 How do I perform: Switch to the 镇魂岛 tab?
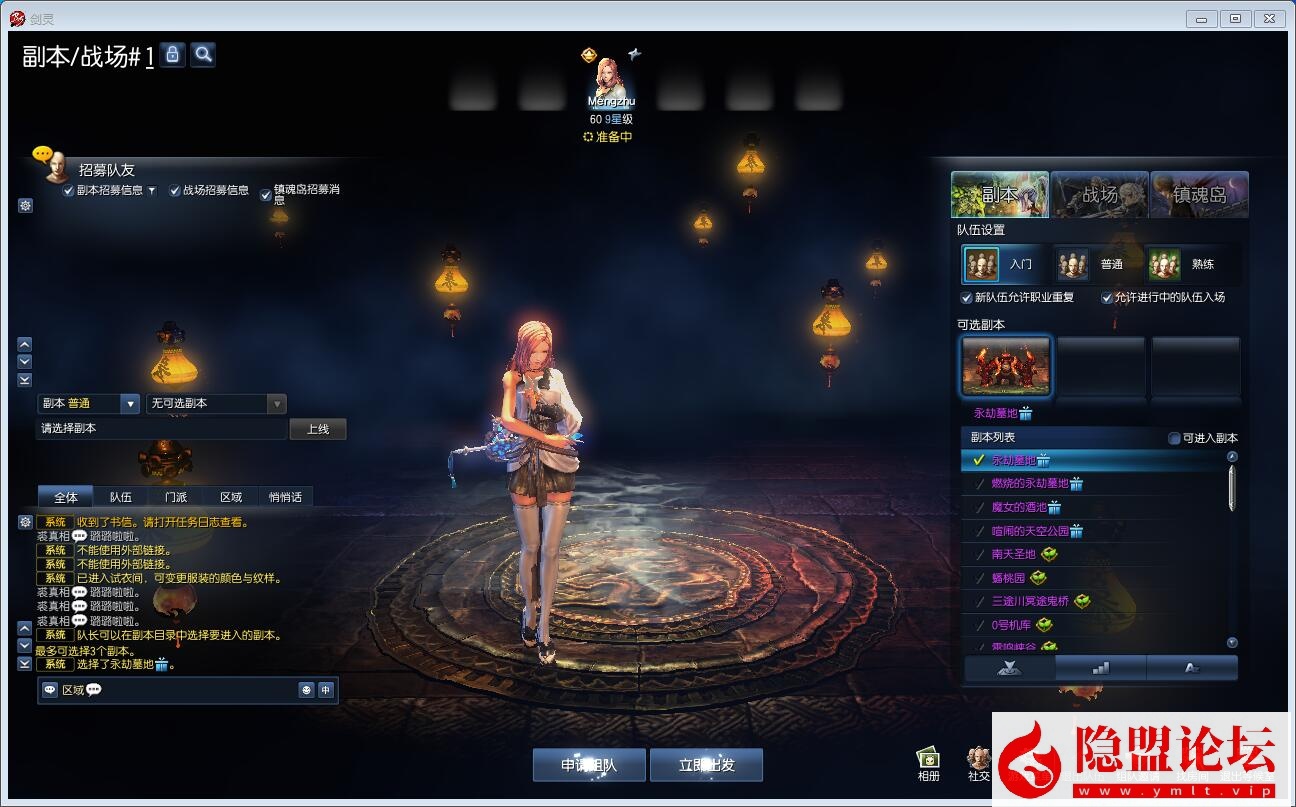pos(1199,194)
